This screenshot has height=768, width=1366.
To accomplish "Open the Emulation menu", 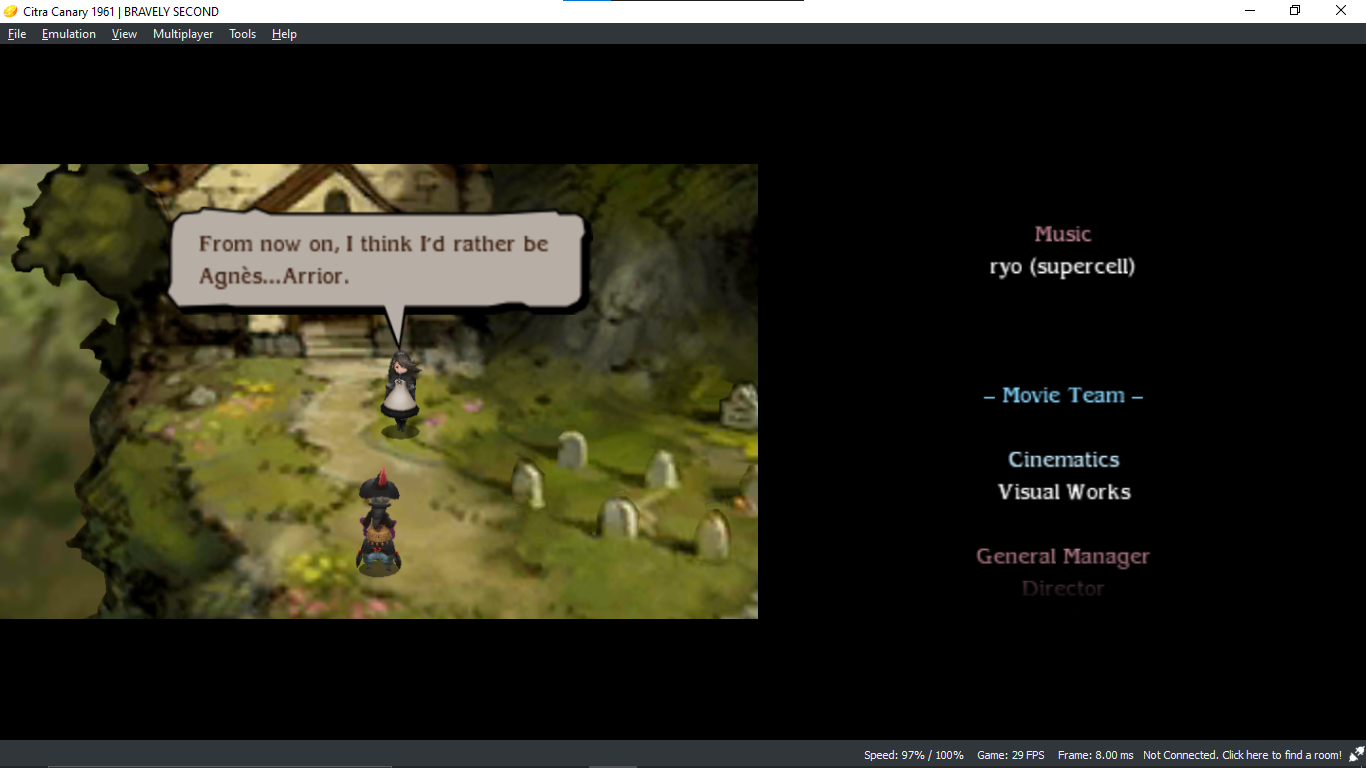I will click(68, 33).
